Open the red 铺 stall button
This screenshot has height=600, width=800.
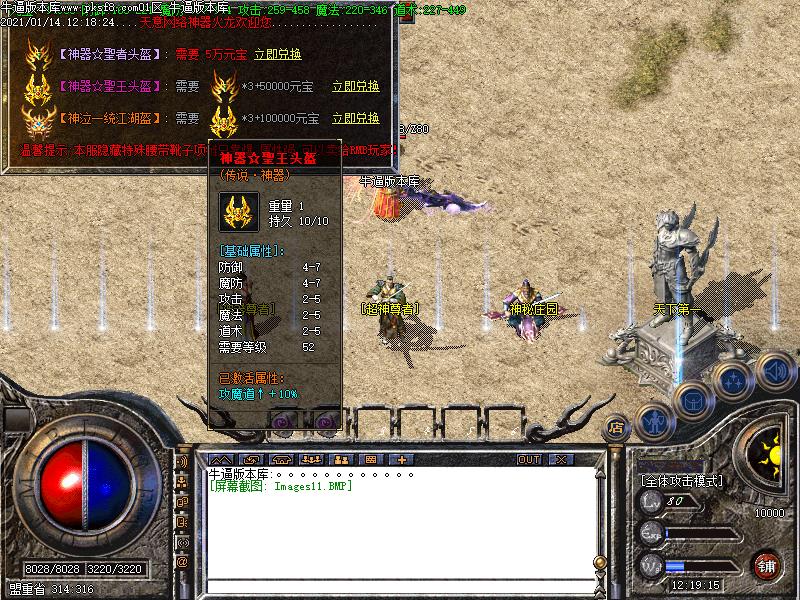coord(766,564)
